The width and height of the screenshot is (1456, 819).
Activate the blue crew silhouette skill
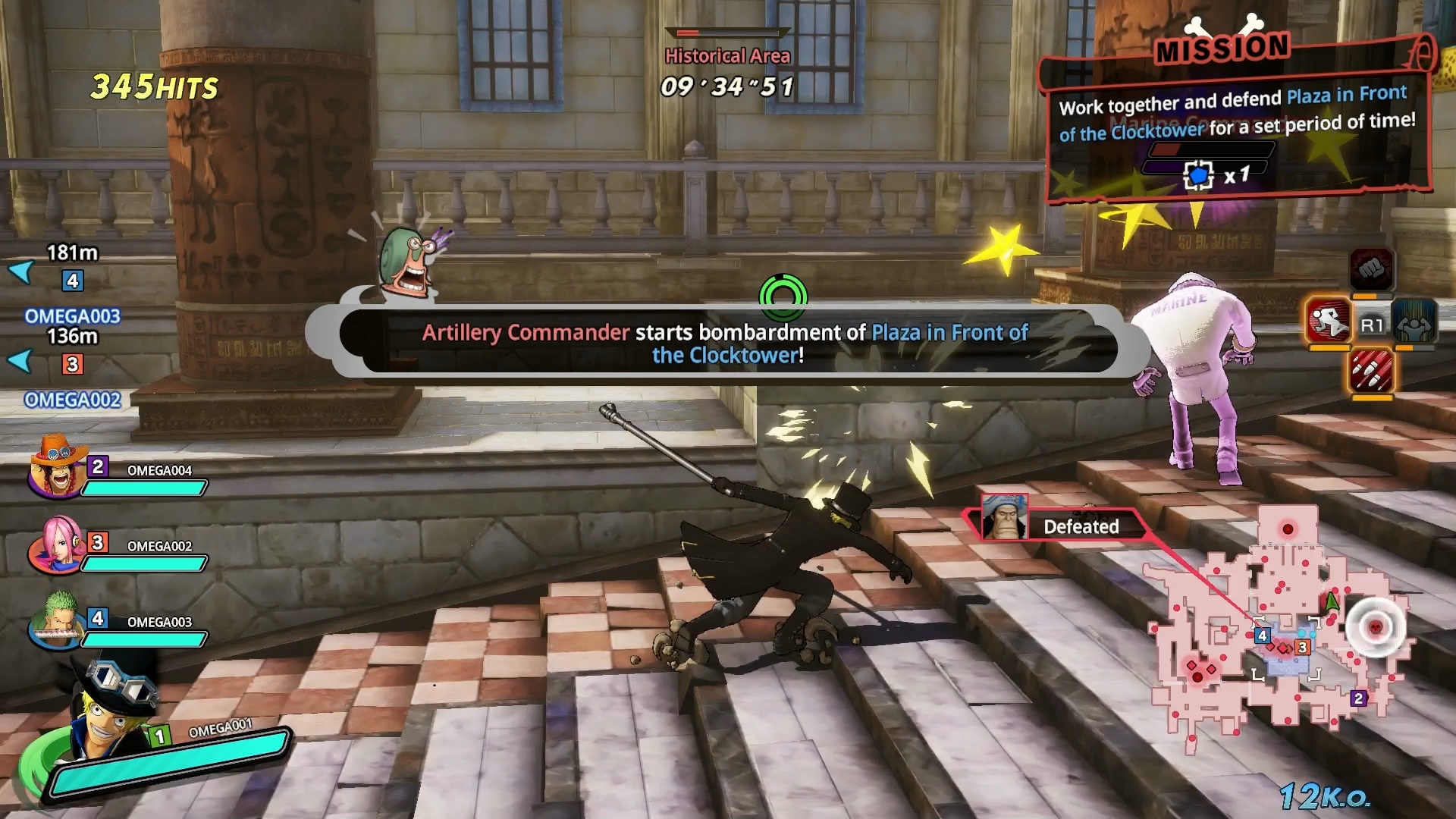pyautogui.click(x=1414, y=321)
